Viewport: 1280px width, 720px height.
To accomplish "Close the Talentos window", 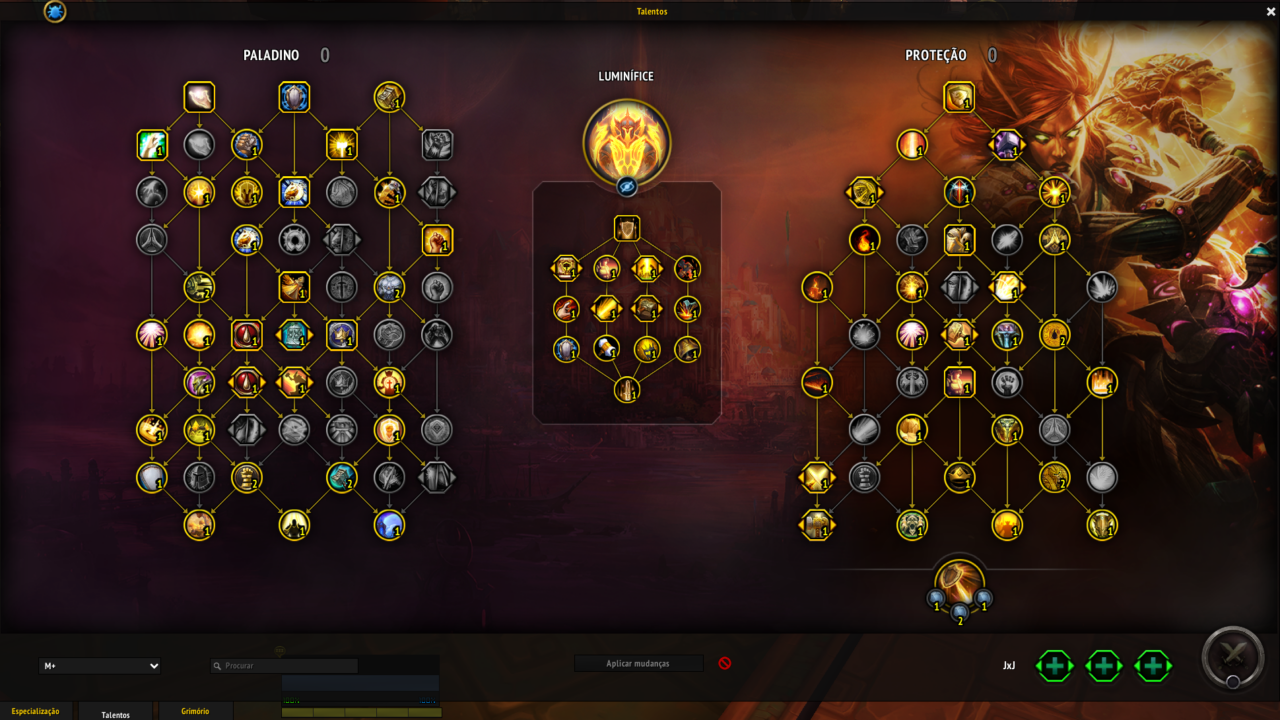I will point(1271,12).
